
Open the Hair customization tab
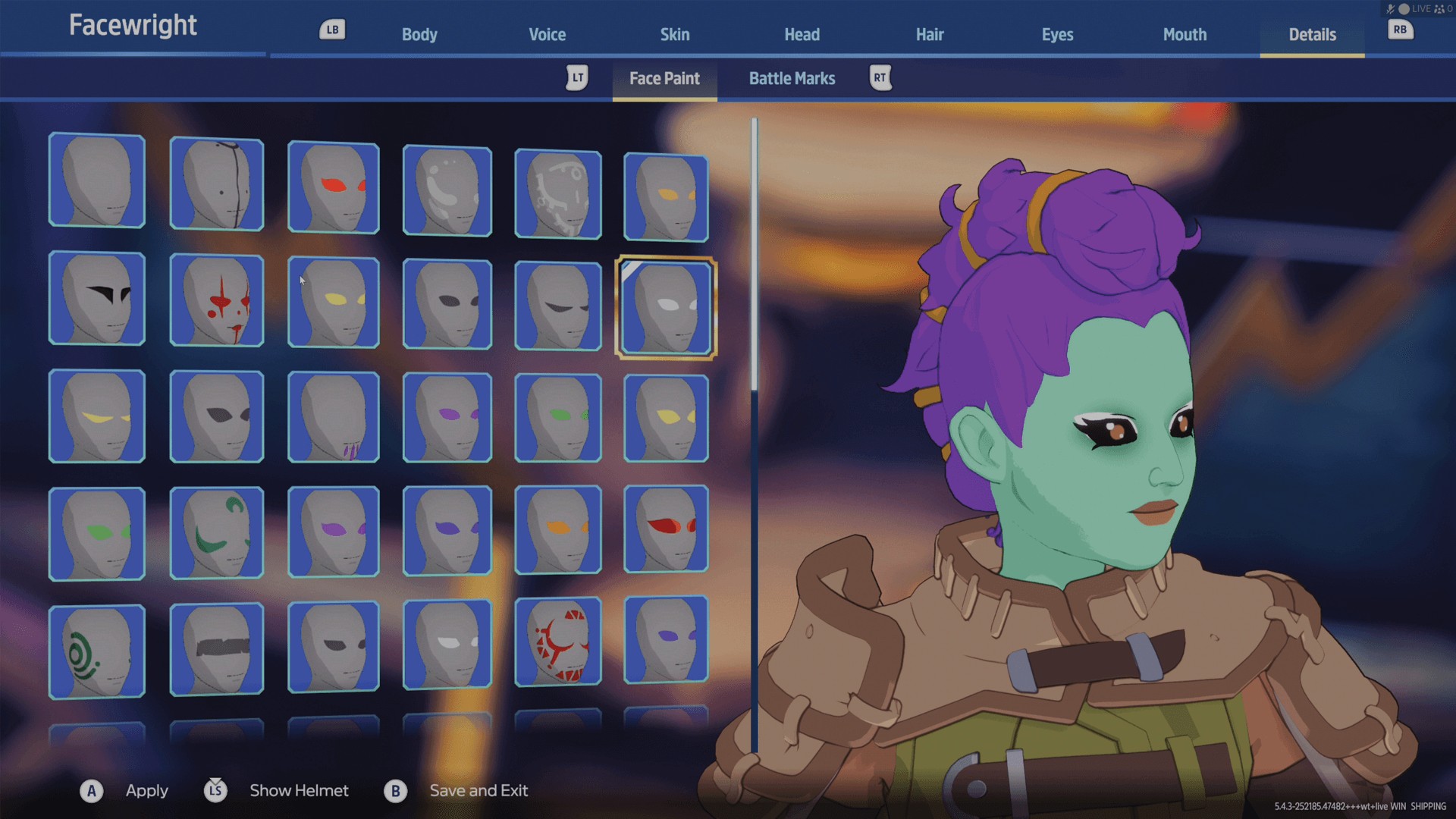(x=929, y=35)
